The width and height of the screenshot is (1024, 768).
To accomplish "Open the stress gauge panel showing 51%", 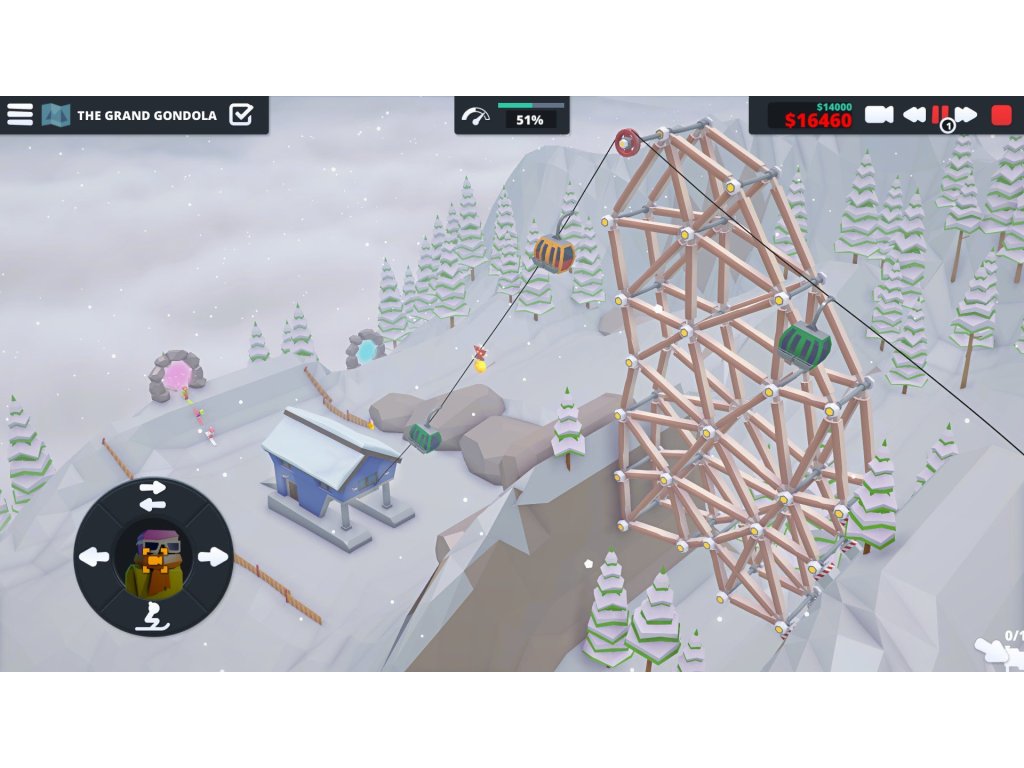I will point(512,116).
